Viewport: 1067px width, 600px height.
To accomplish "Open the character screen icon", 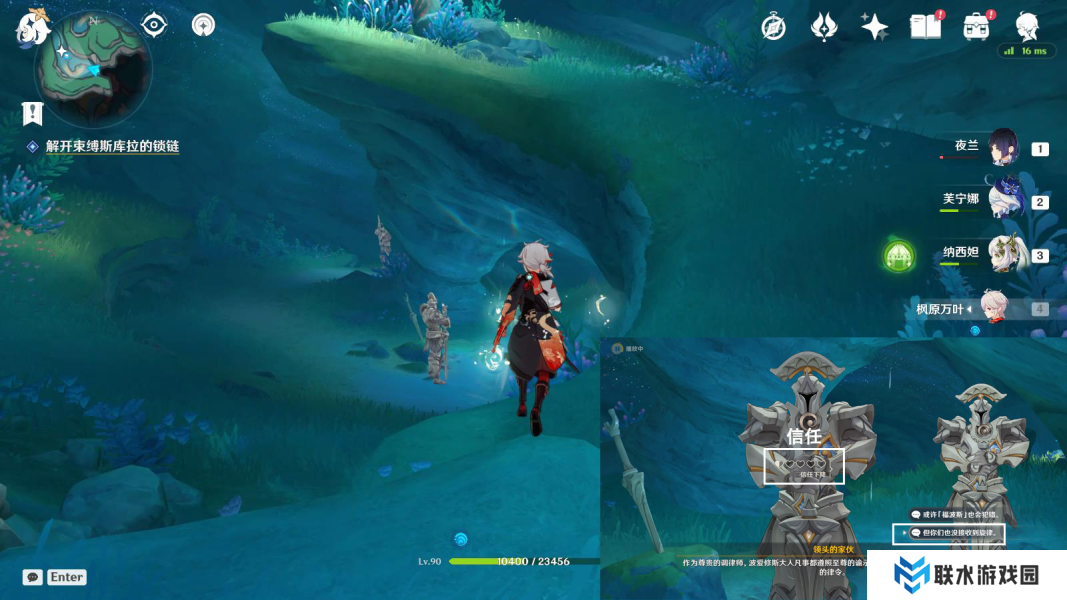I will pos(1027,26).
